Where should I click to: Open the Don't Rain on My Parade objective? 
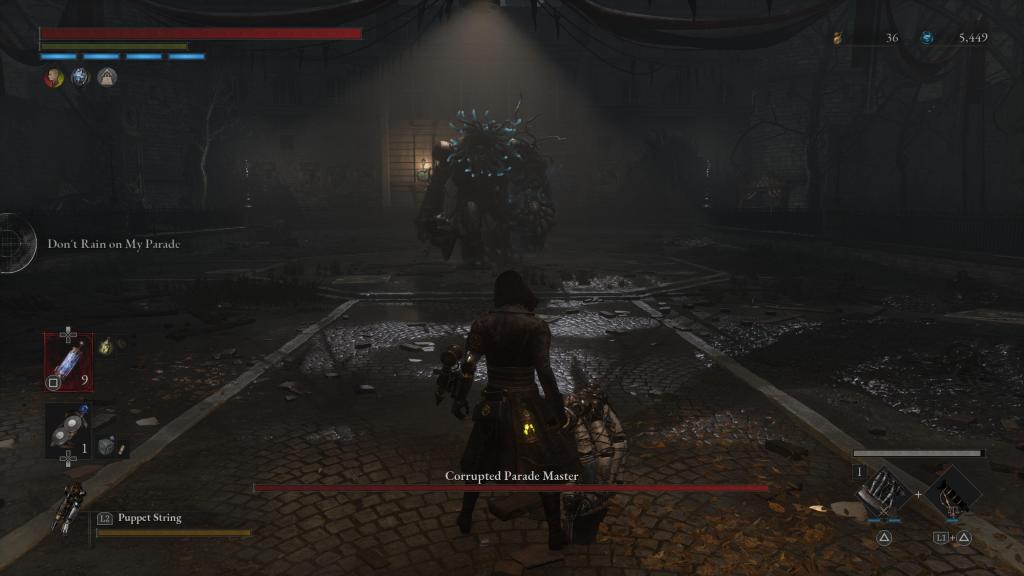pyautogui.click(x=113, y=244)
